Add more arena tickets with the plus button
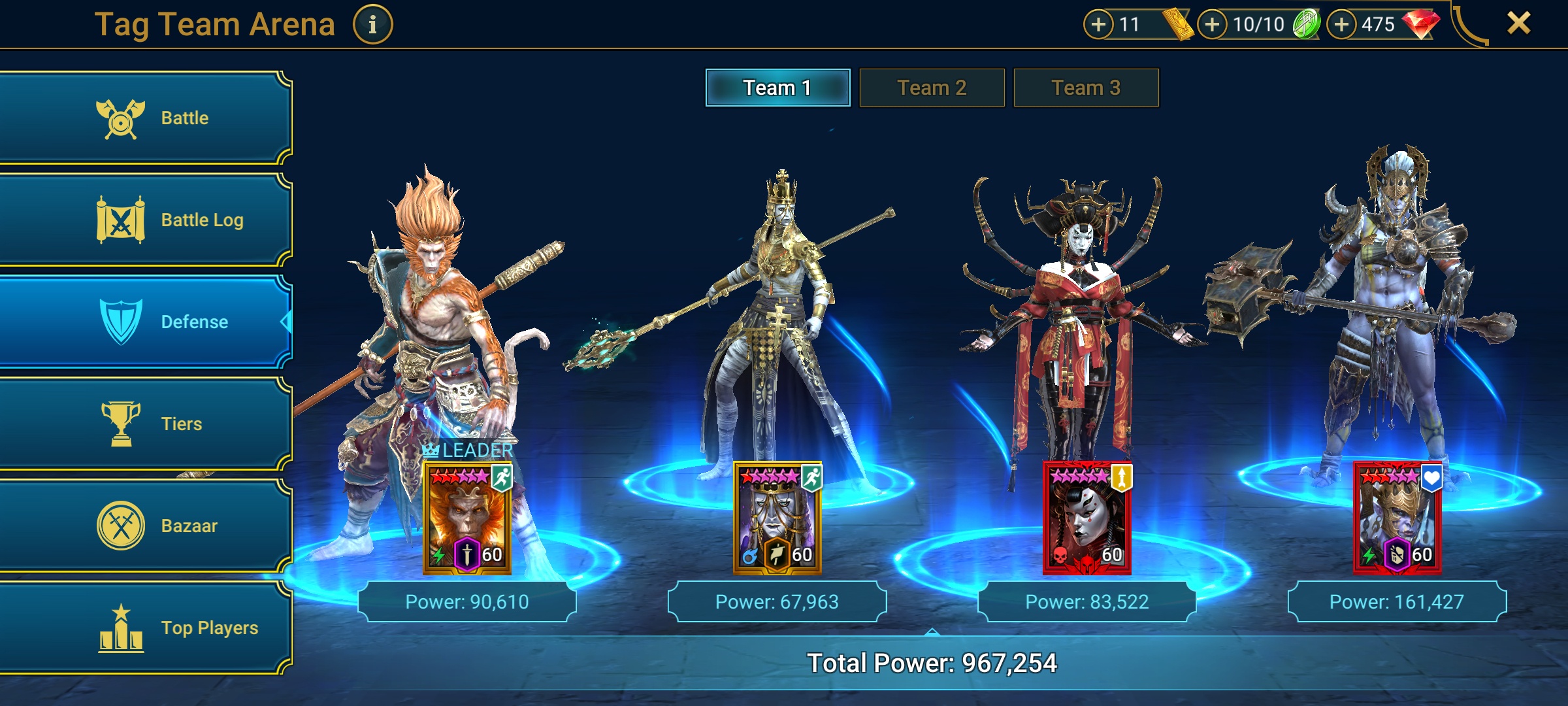Viewport: 1568px width, 706px height. tap(1098, 25)
